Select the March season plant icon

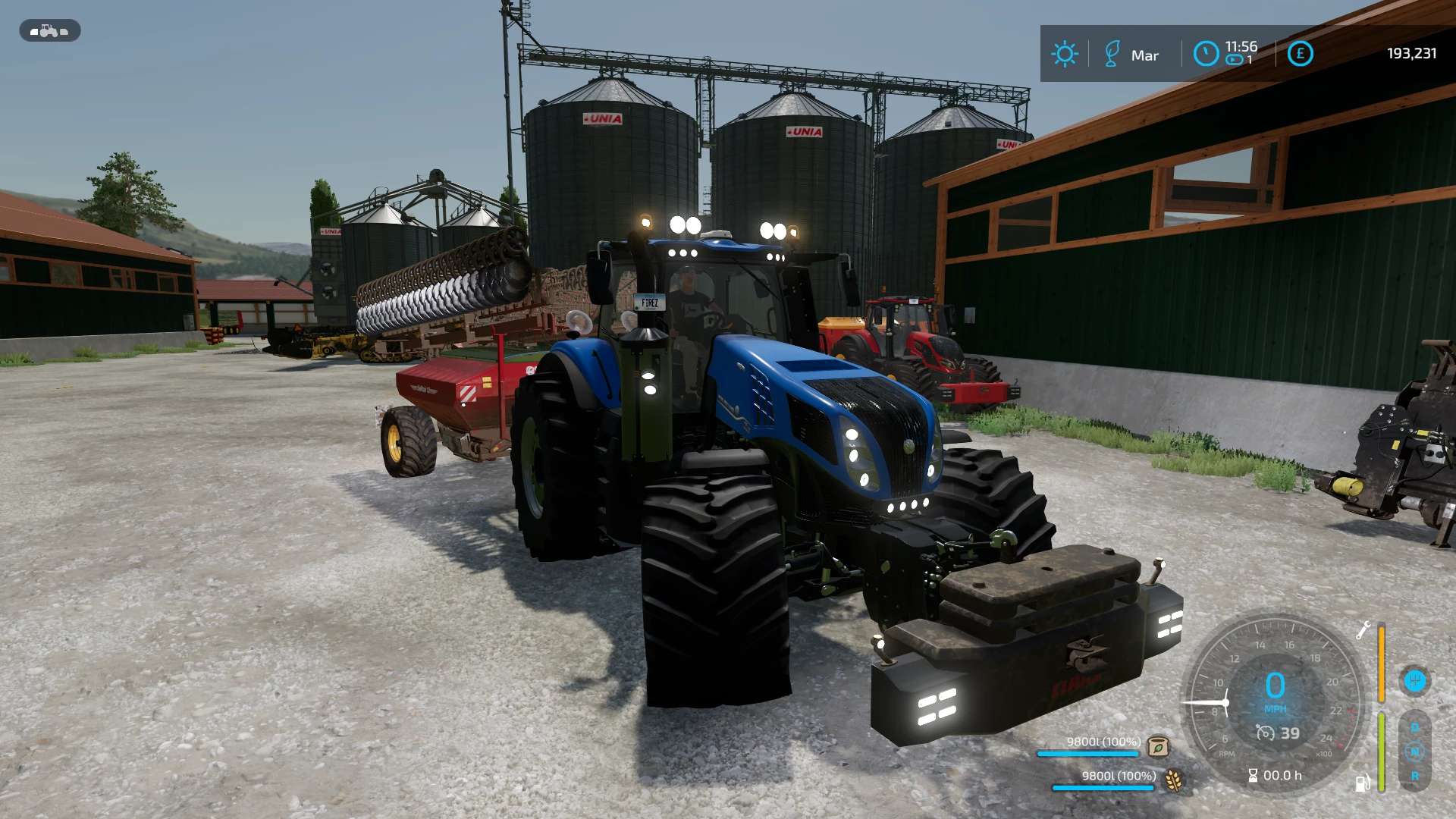pyautogui.click(x=1112, y=55)
